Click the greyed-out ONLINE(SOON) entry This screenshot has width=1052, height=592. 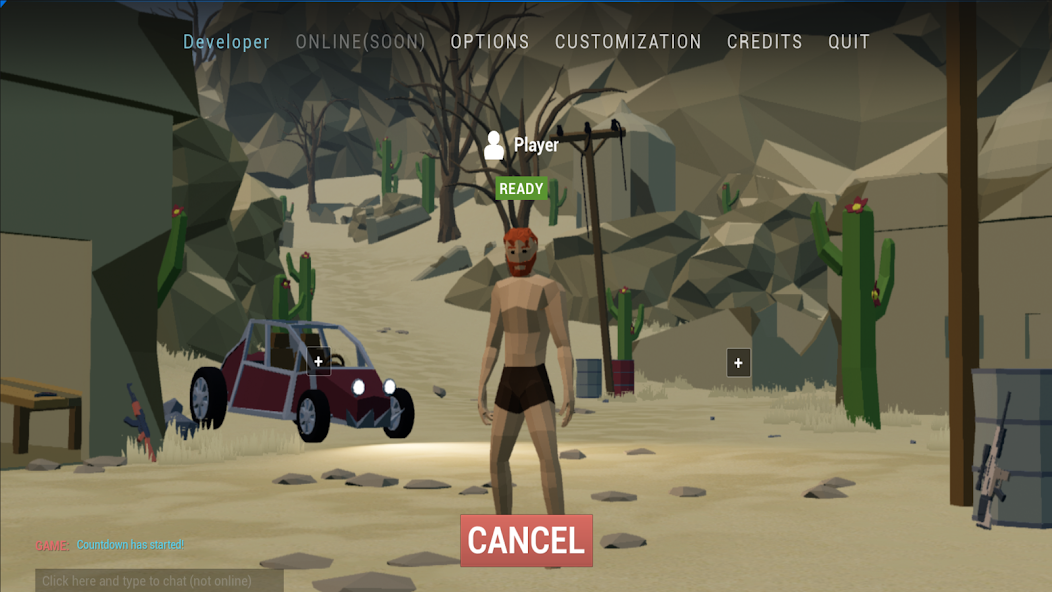point(361,42)
